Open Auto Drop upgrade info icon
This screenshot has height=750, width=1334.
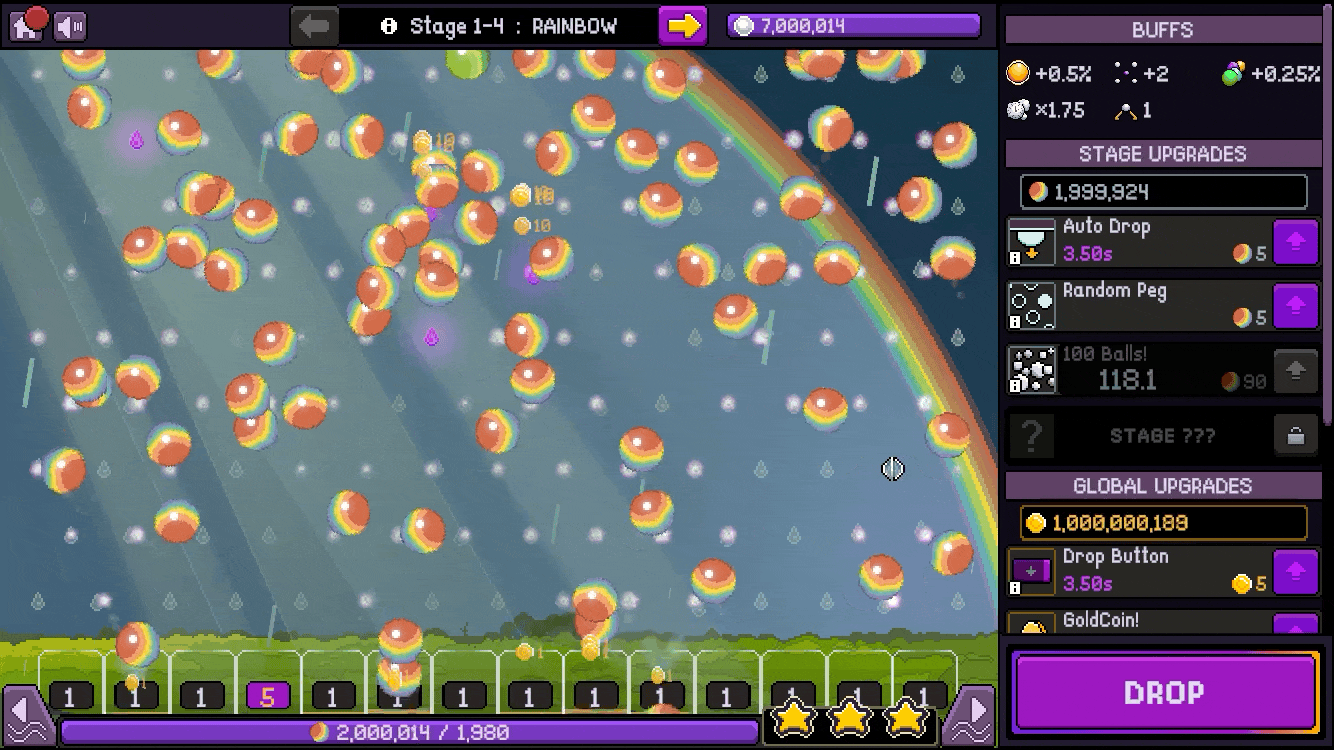click(x=1015, y=258)
